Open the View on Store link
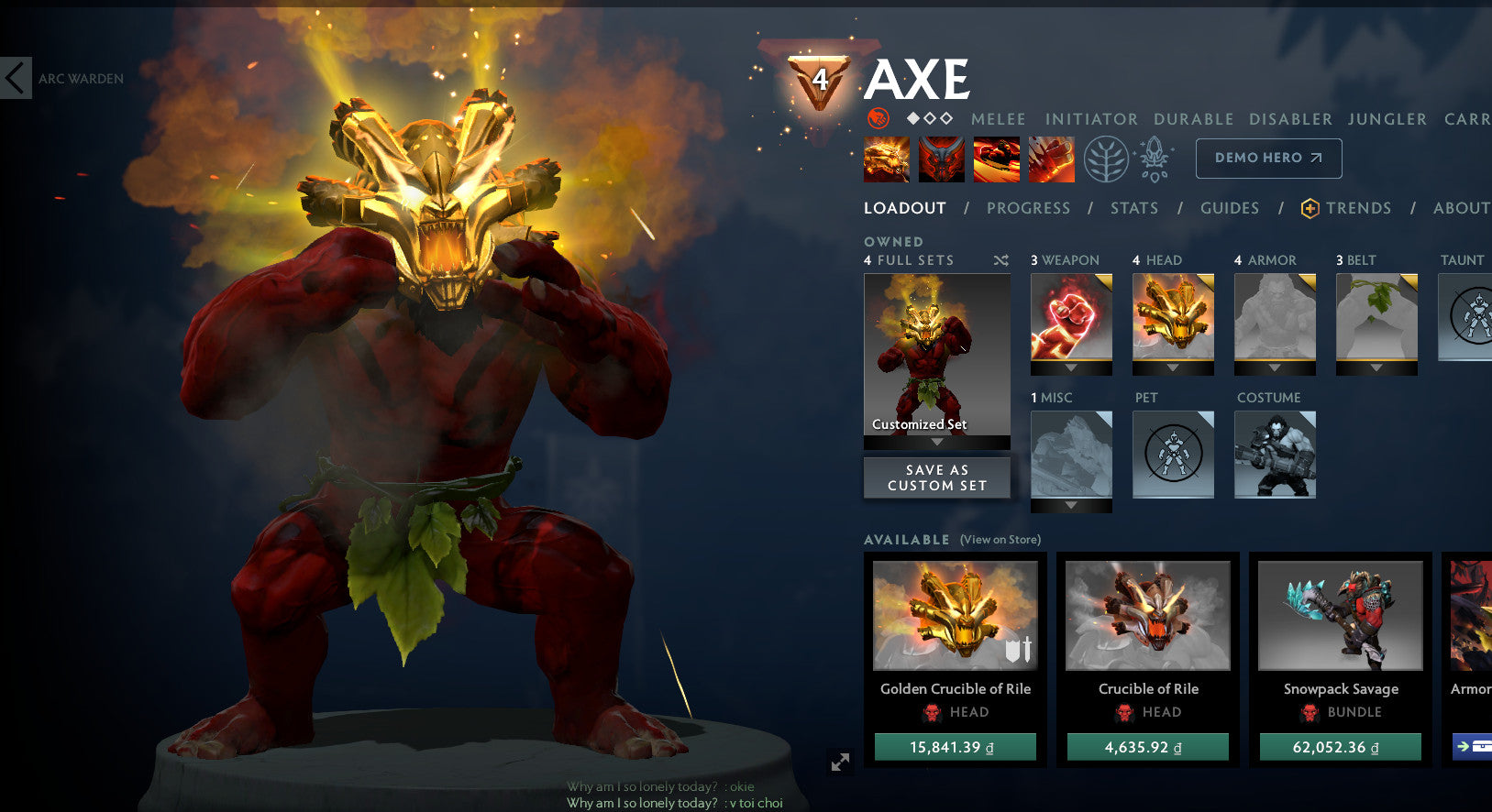This screenshot has height=812, width=1492. click(x=999, y=540)
